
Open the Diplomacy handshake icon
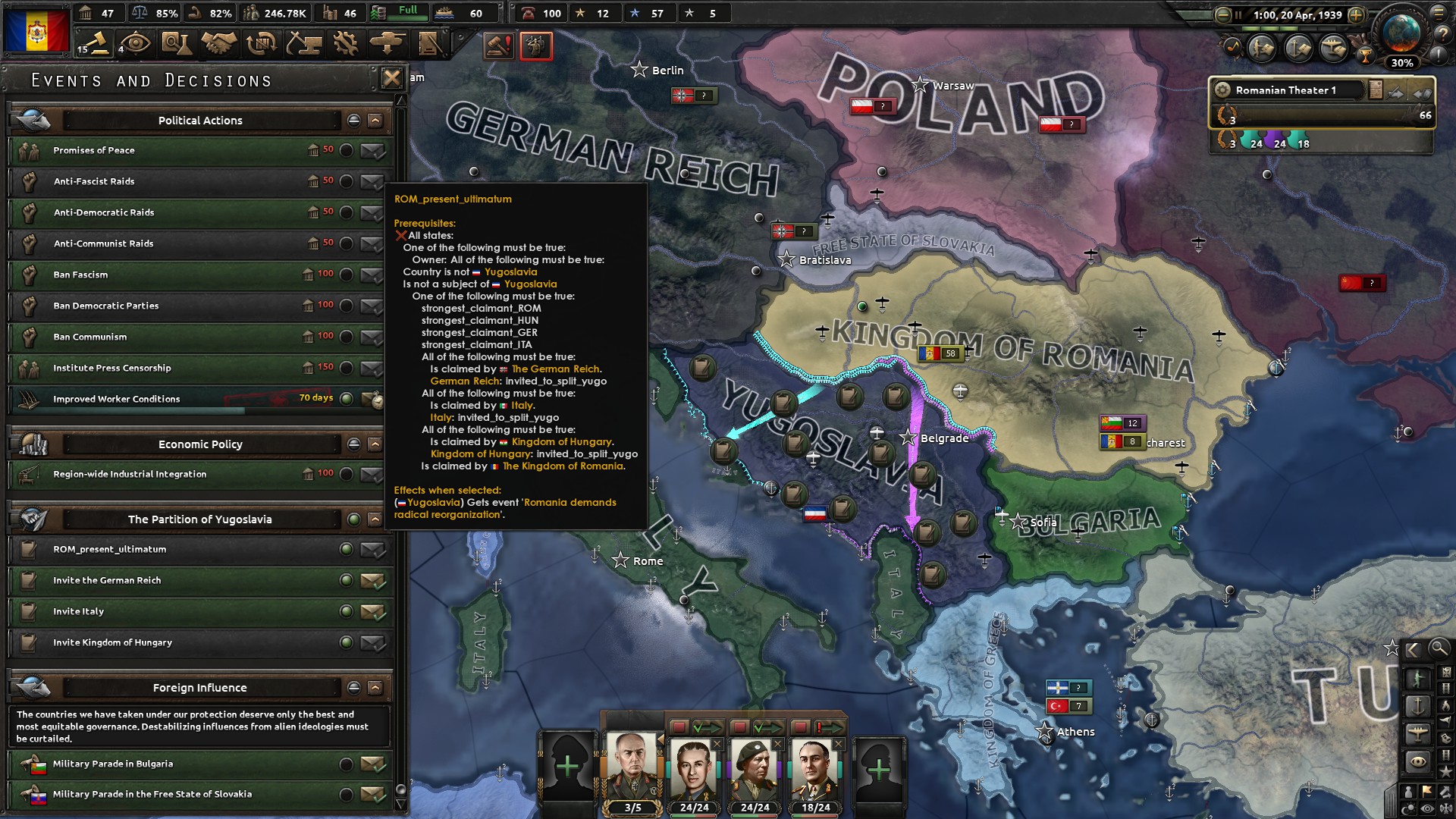point(219,45)
